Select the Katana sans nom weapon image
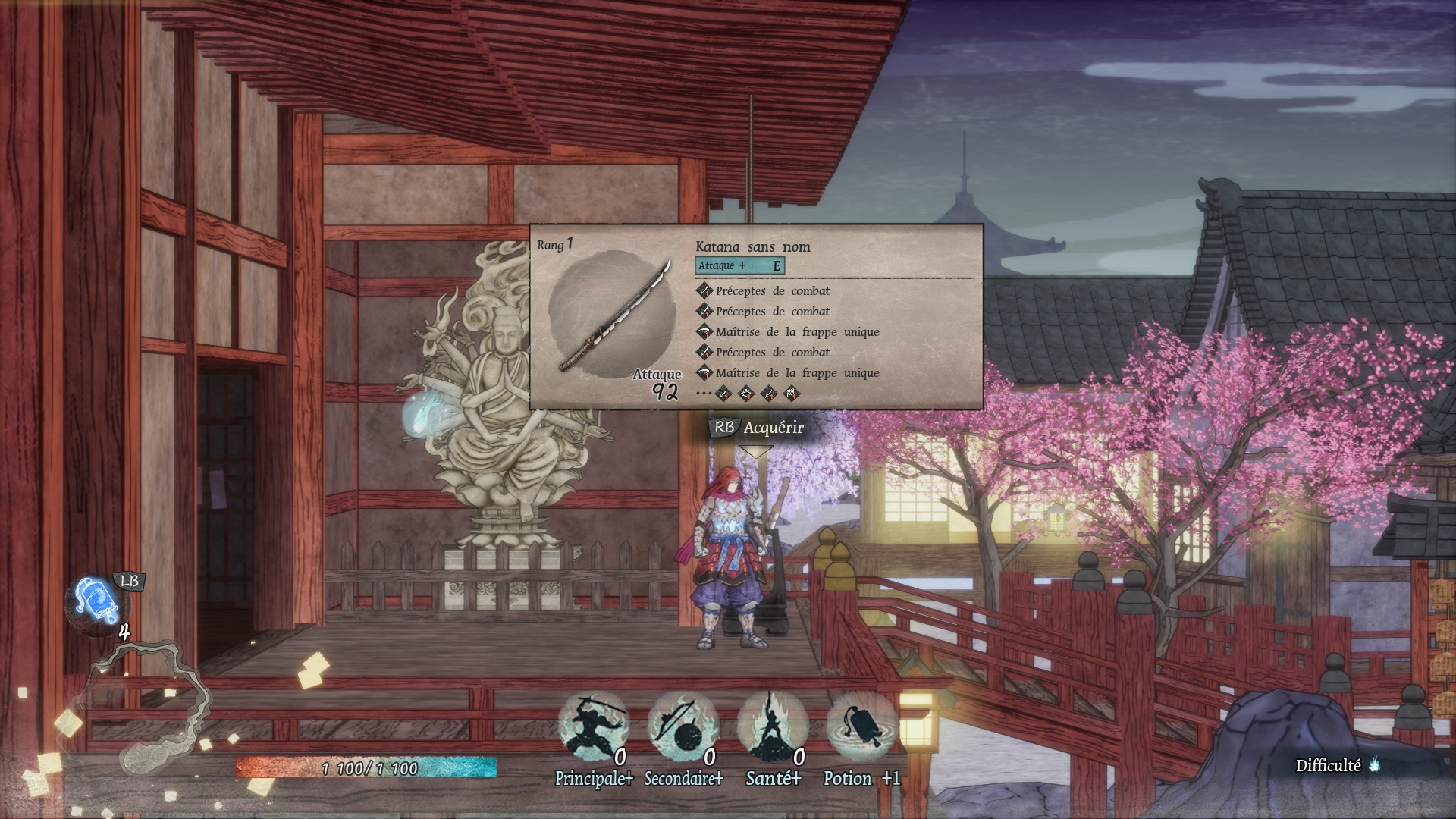This screenshot has height=819, width=1456. [x=612, y=315]
